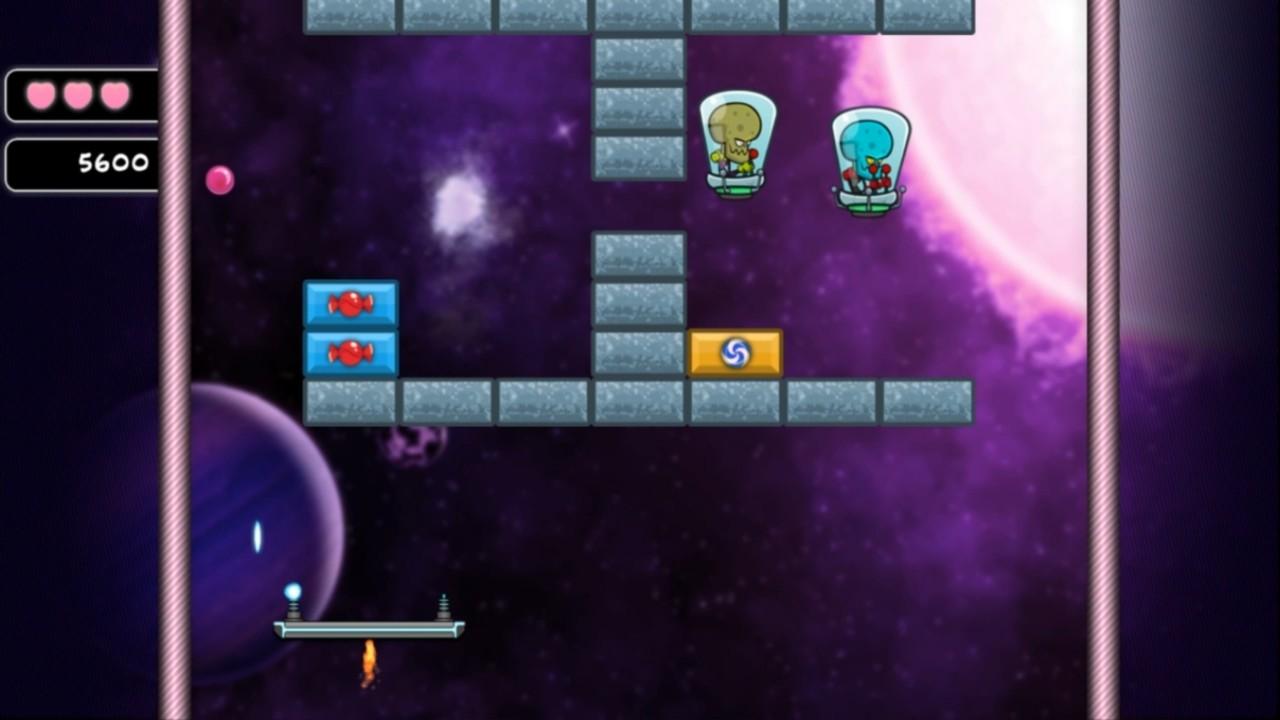Click the lives panel in the top-left corner
Screen dimensions: 1280x720
pyautogui.click(x=80, y=95)
